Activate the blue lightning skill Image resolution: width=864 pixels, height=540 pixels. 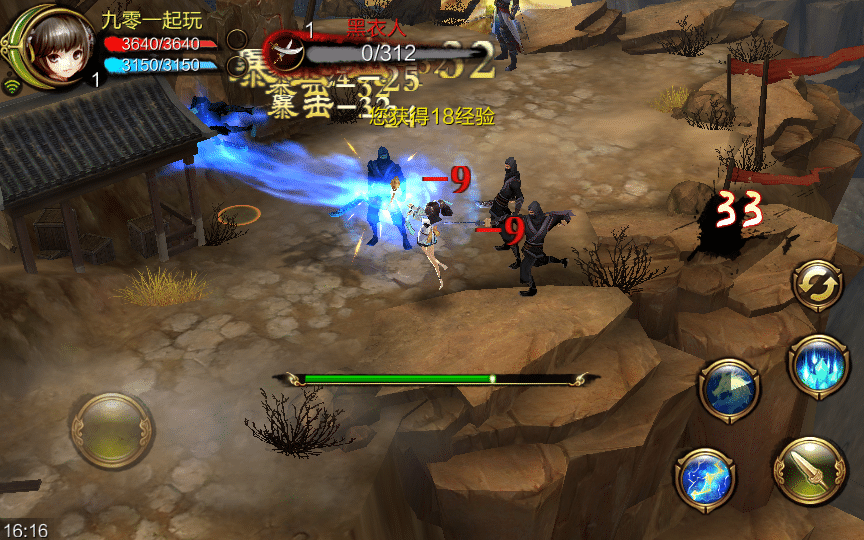tap(706, 479)
